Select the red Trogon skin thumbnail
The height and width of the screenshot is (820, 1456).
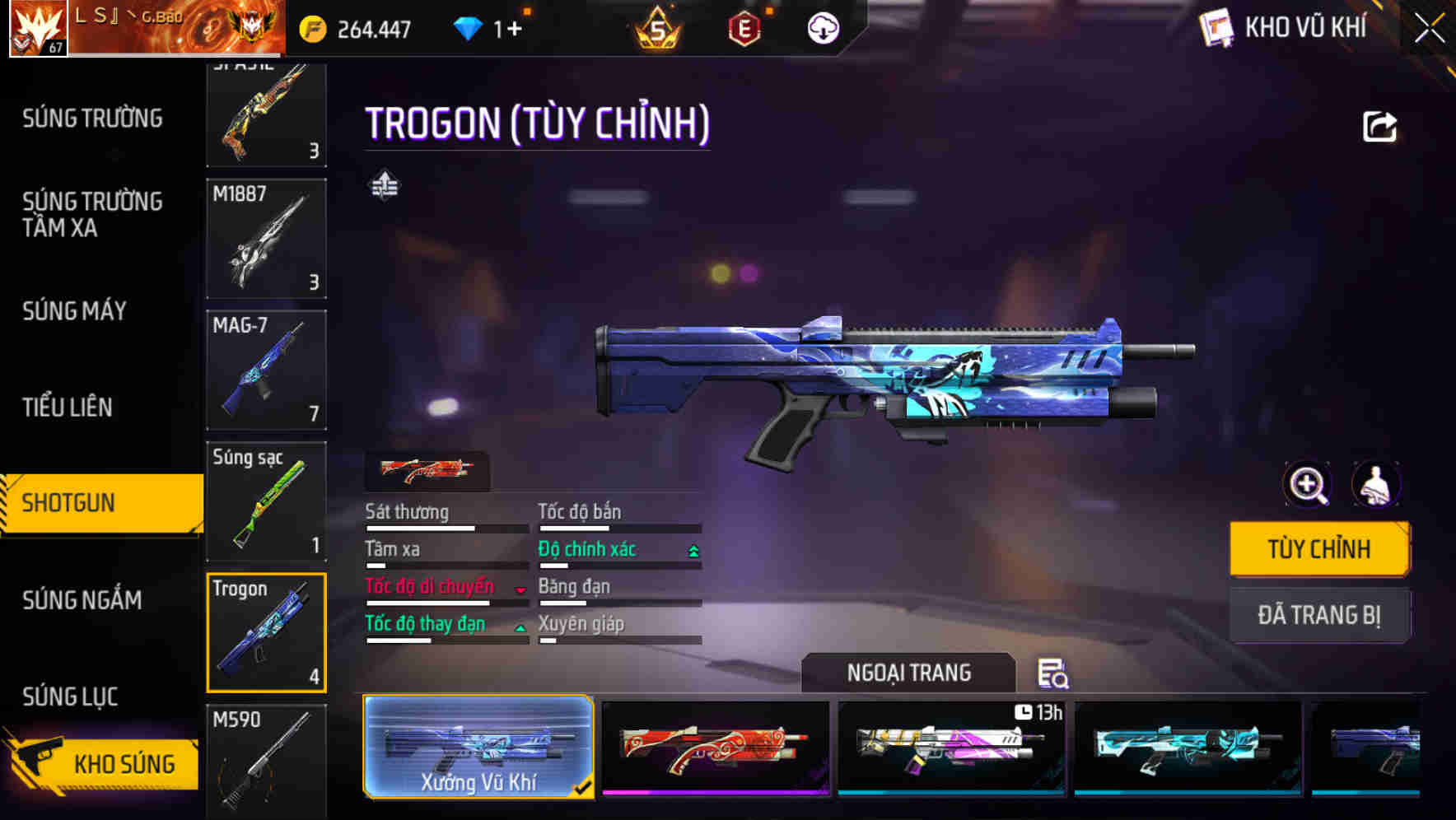tap(716, 747)
